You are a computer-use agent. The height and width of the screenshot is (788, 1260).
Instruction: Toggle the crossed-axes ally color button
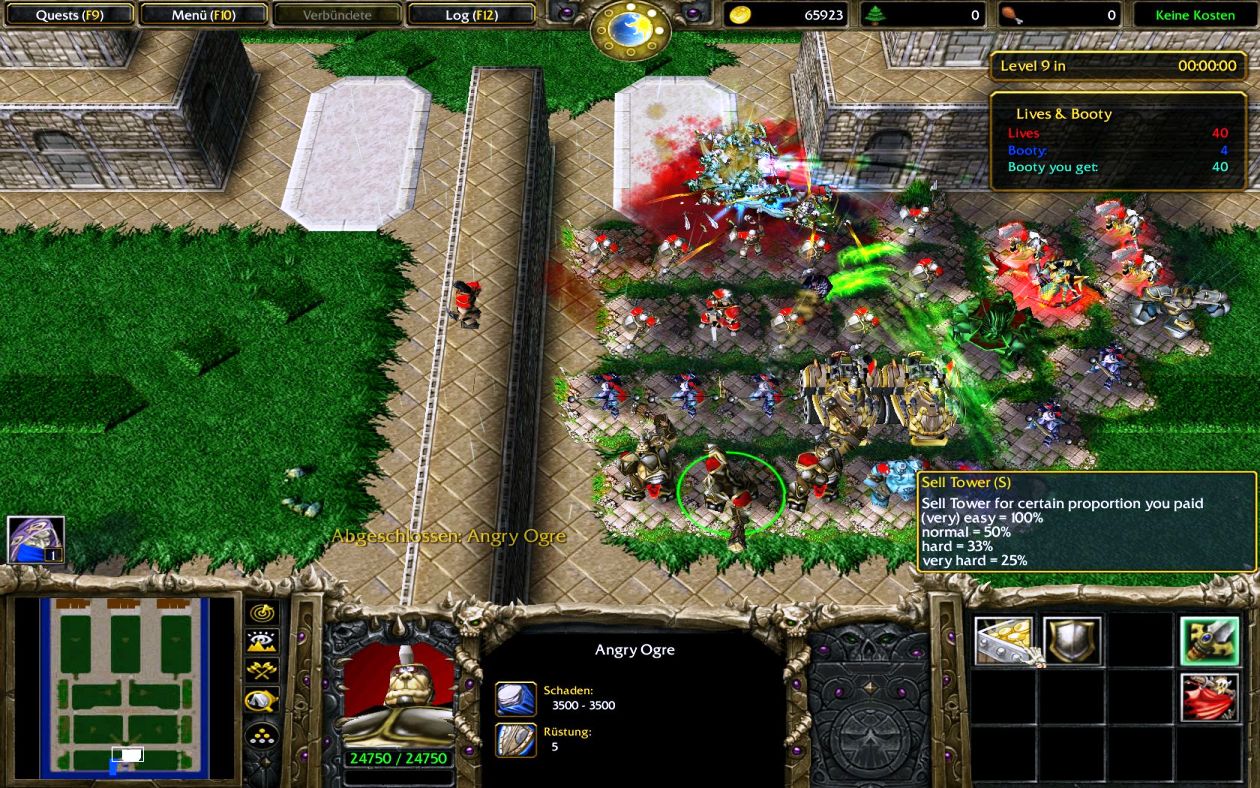262,670
